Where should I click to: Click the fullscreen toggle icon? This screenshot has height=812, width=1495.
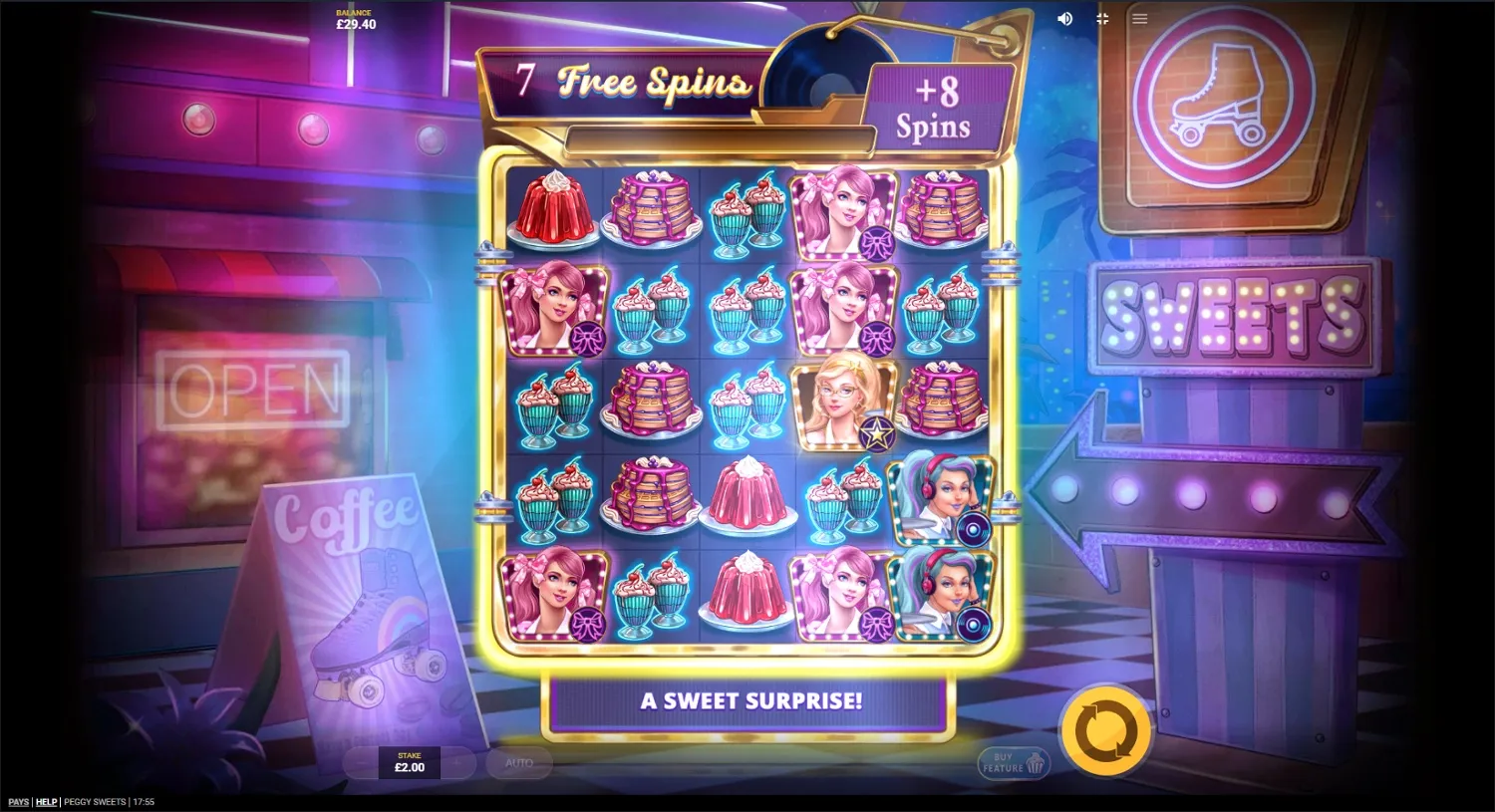(x=1102, y=18)
